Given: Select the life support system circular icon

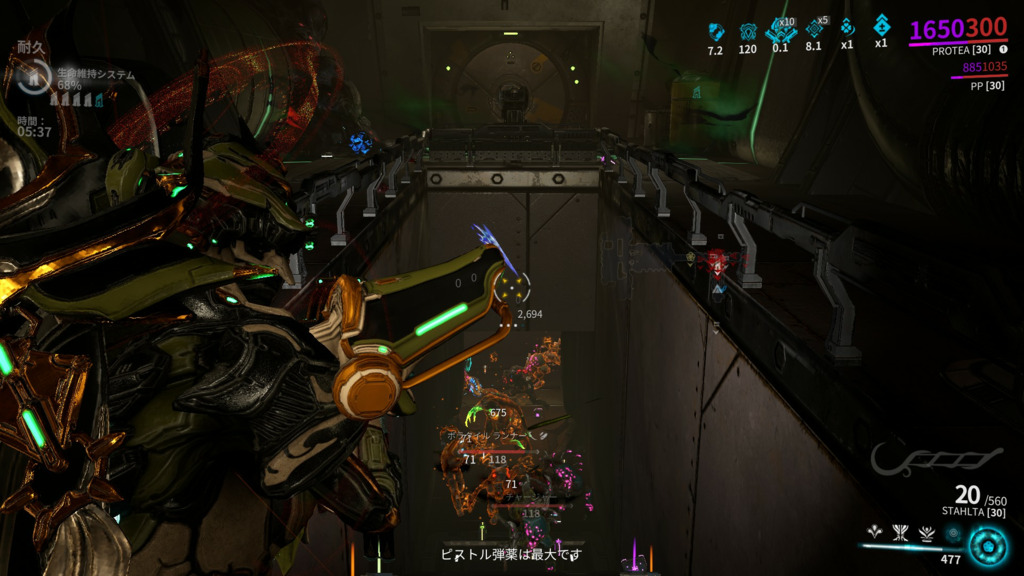Looking at the screenshot, I should tap(34, 77).
